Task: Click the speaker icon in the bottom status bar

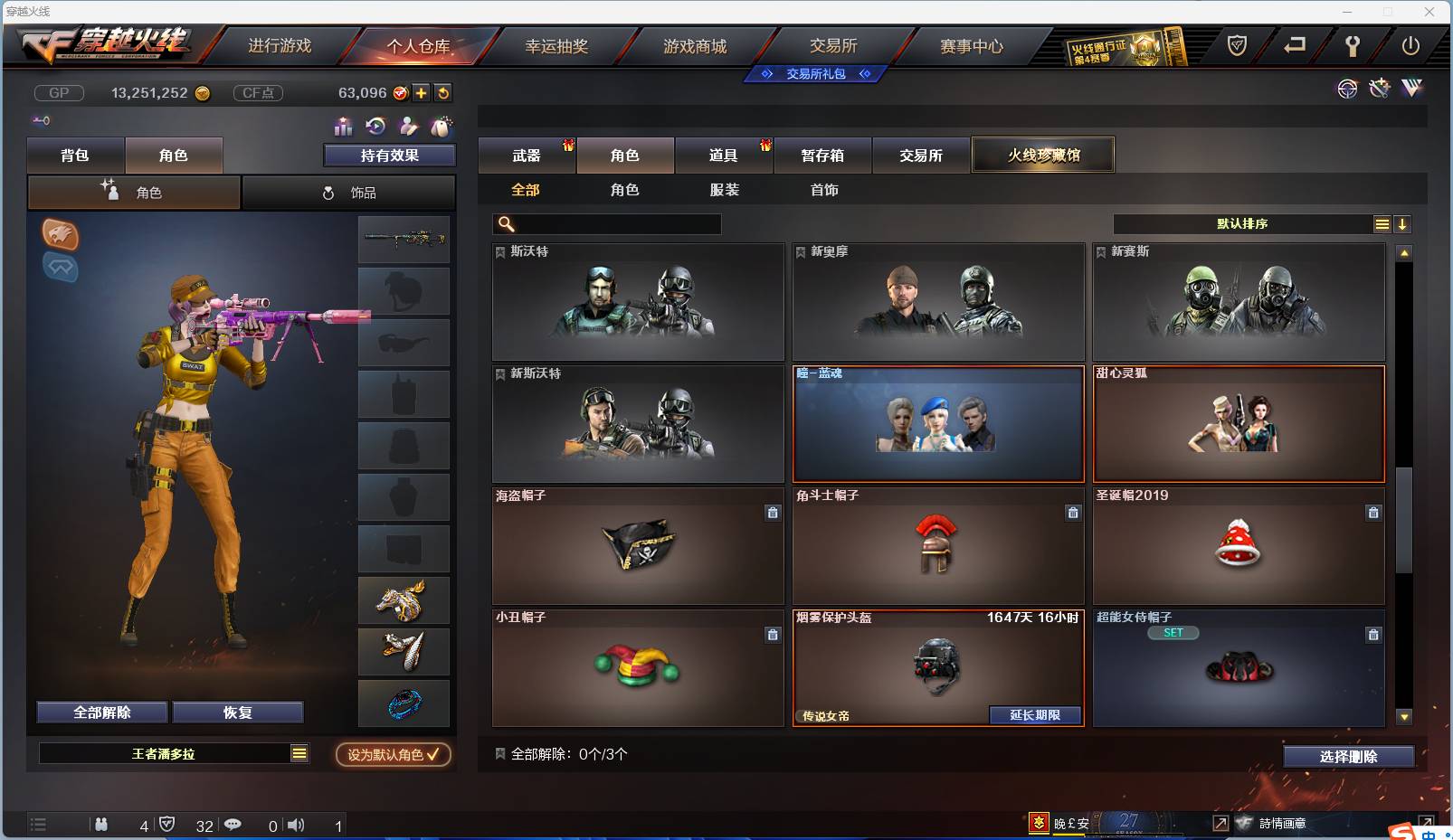Action: pyautogui.click(x=296, y=825)
